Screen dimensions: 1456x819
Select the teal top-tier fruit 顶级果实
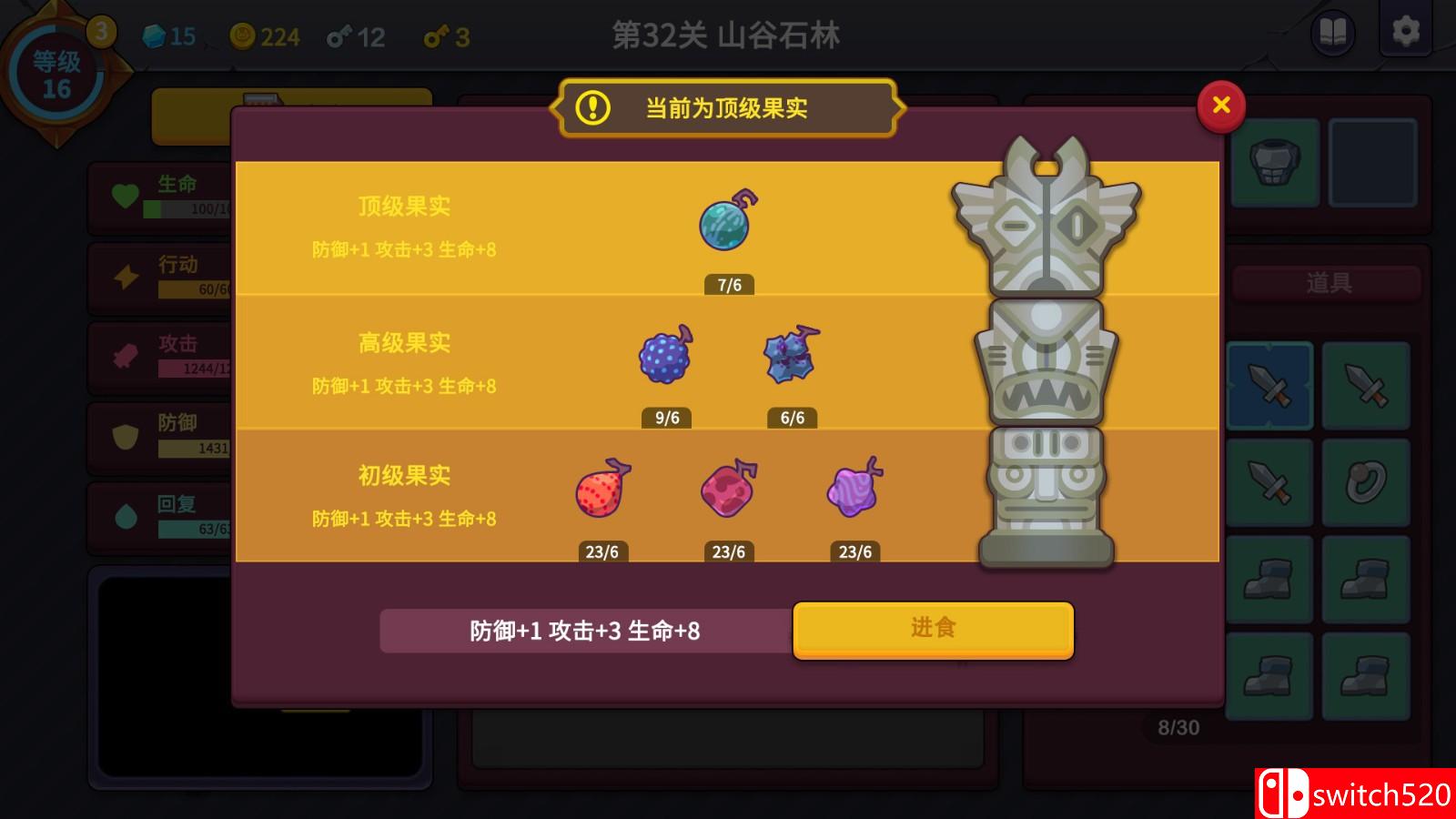click(x=724, y=223)
